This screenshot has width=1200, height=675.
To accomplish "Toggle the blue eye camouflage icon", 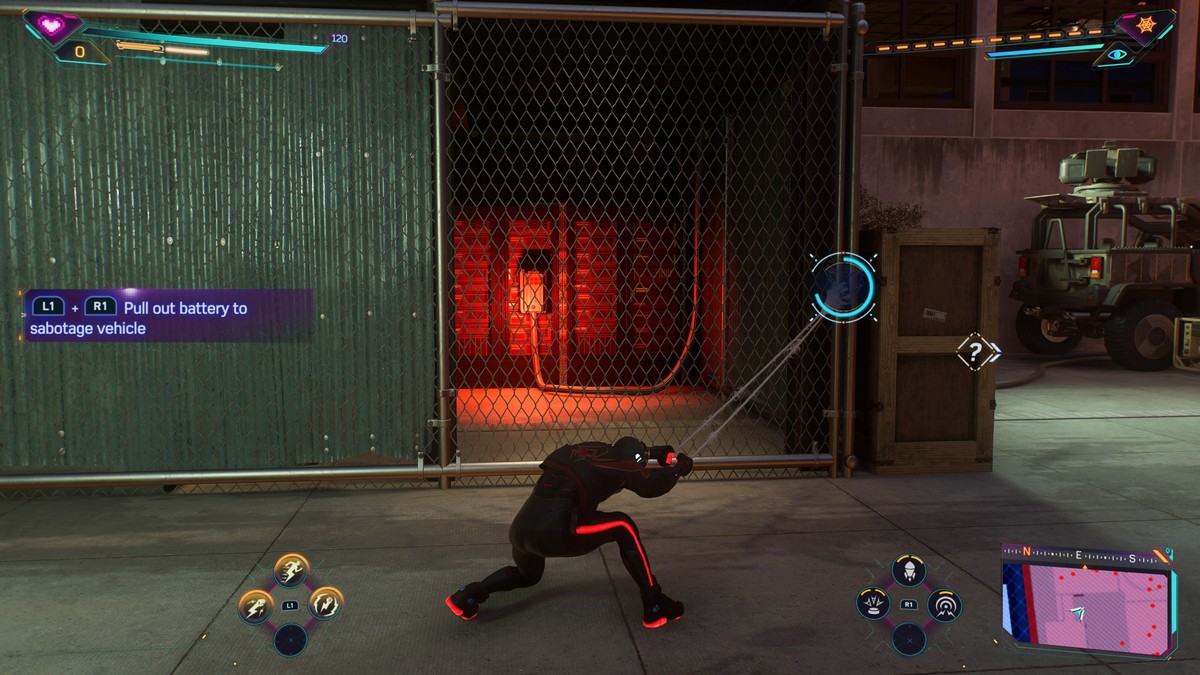I will (1115, 56).
